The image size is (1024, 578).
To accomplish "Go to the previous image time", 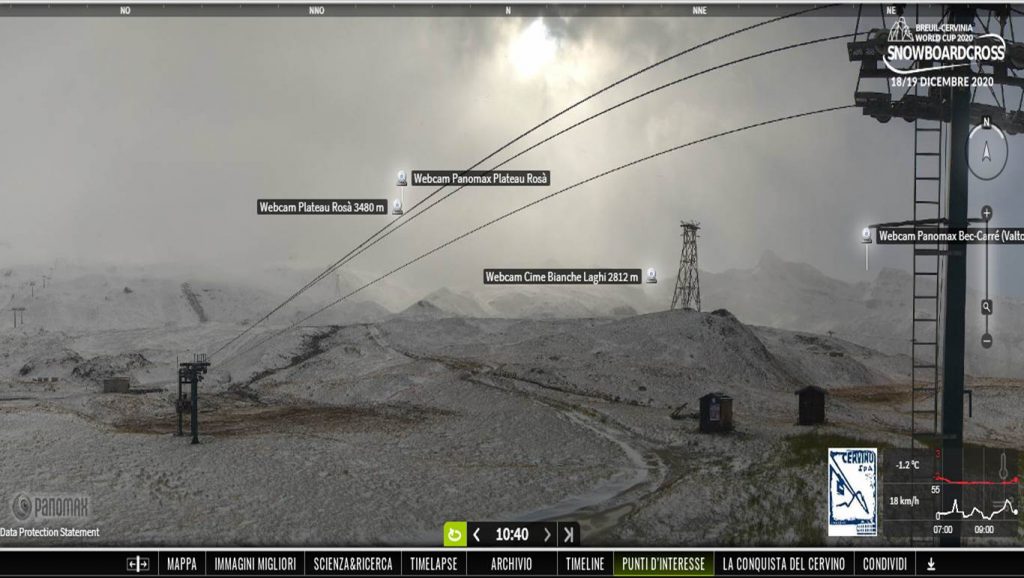I will coord(477,535).
